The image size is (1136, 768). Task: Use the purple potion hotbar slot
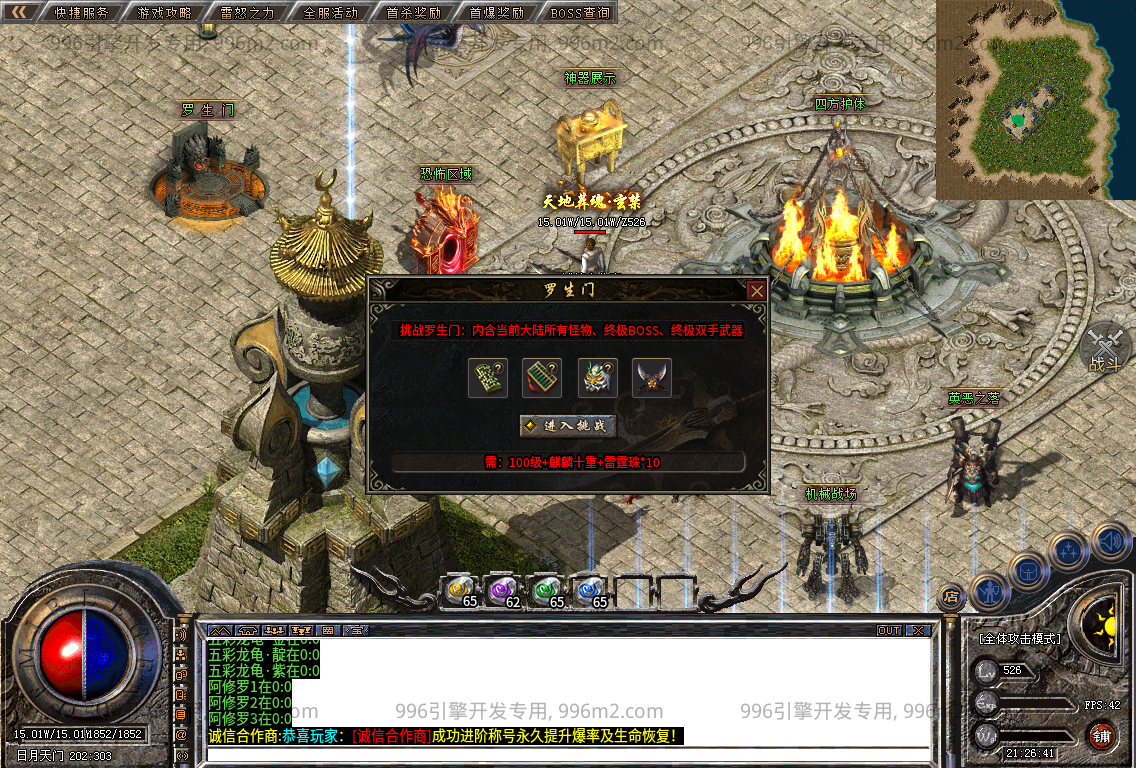point(504,590)
